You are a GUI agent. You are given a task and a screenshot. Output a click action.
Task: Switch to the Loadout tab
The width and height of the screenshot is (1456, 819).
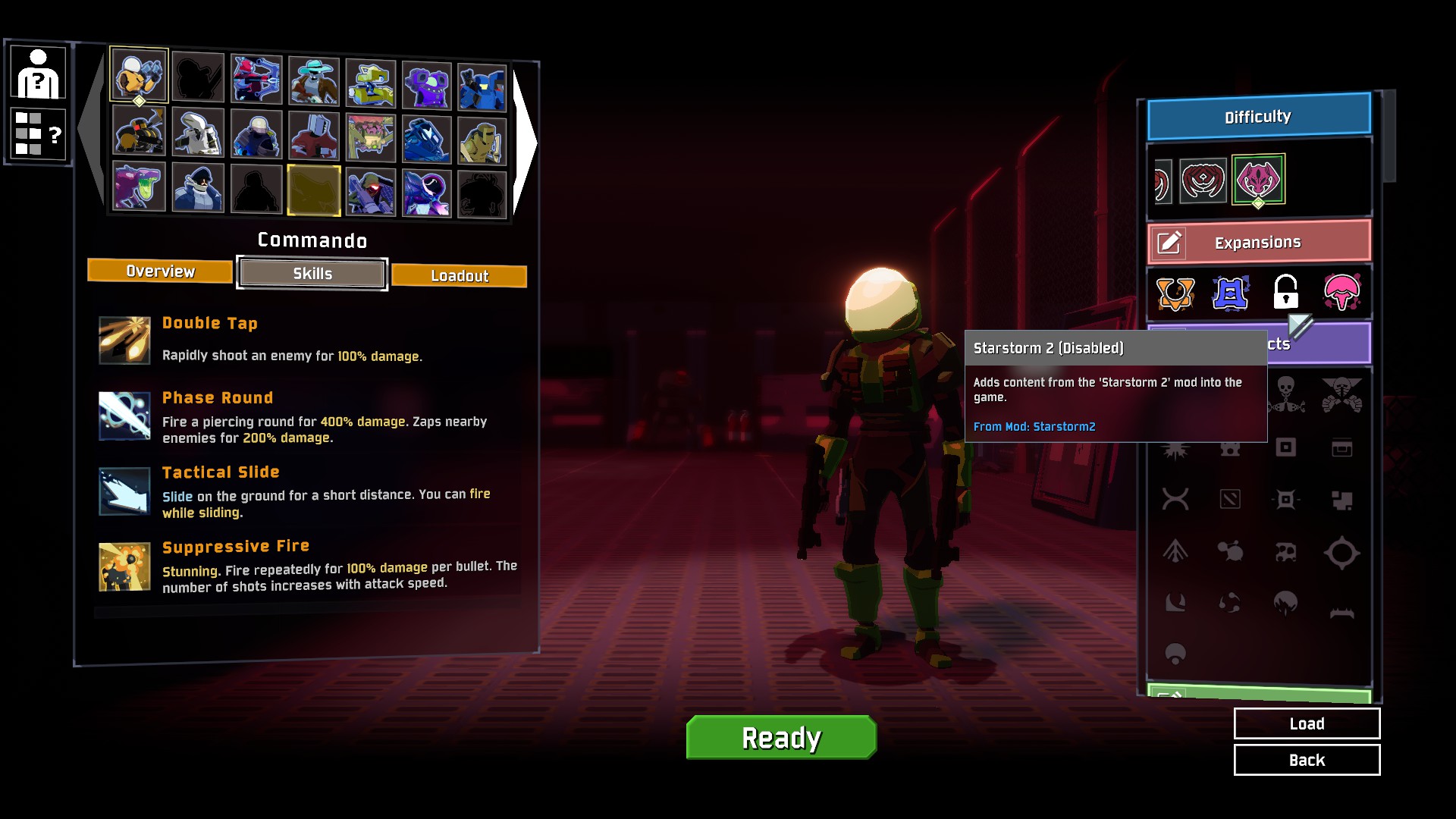pyautogui.click(x=459, y=275)
